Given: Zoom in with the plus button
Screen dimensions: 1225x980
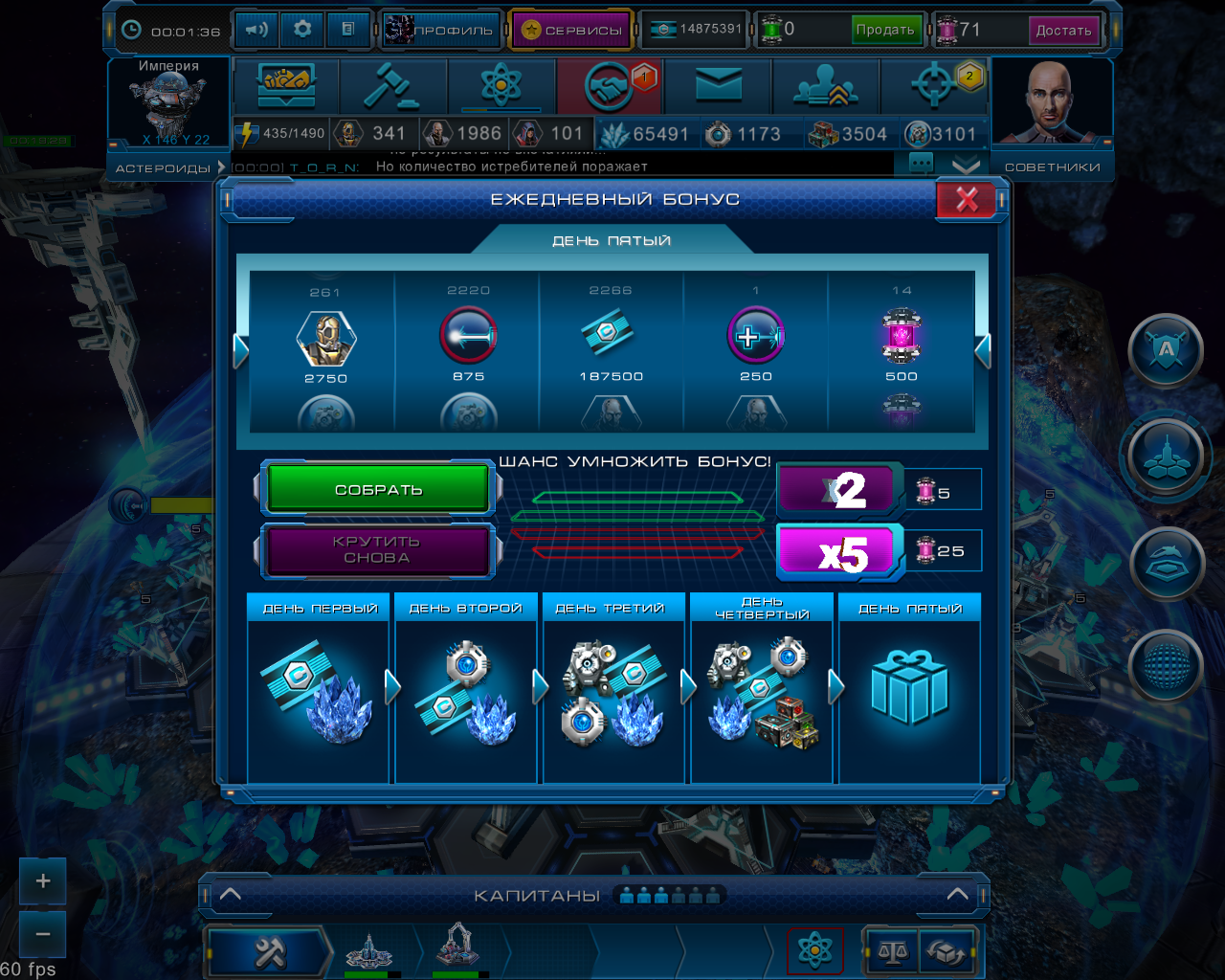Looking at the screenshot, I should click(43, 880).
